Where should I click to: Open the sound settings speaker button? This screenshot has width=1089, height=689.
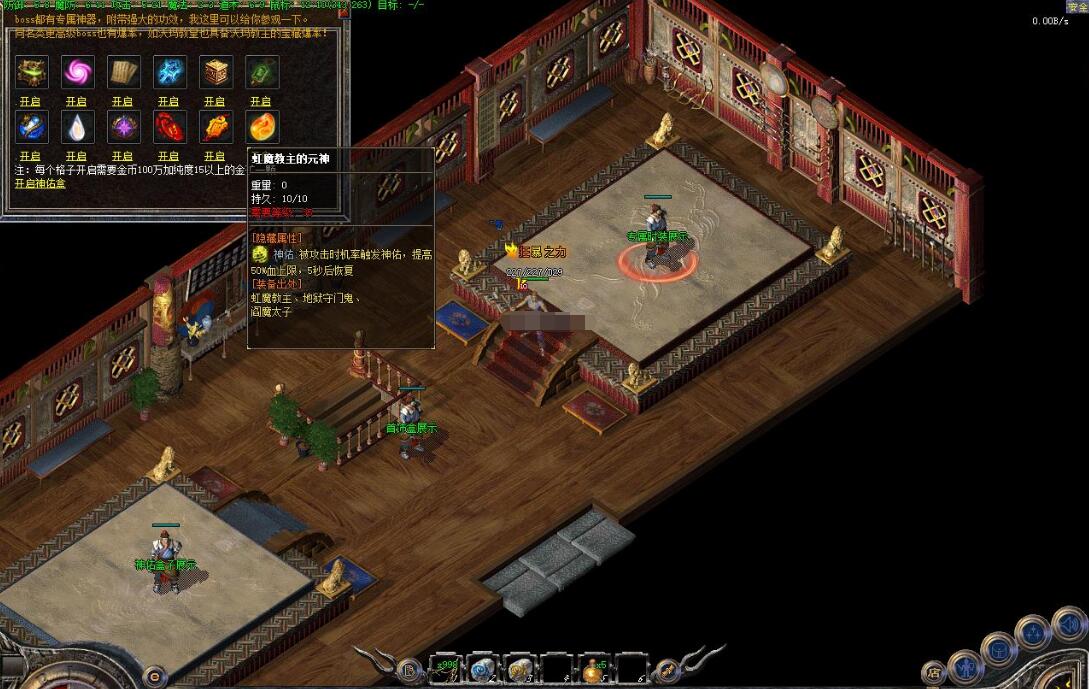(x=1068, y=625)
